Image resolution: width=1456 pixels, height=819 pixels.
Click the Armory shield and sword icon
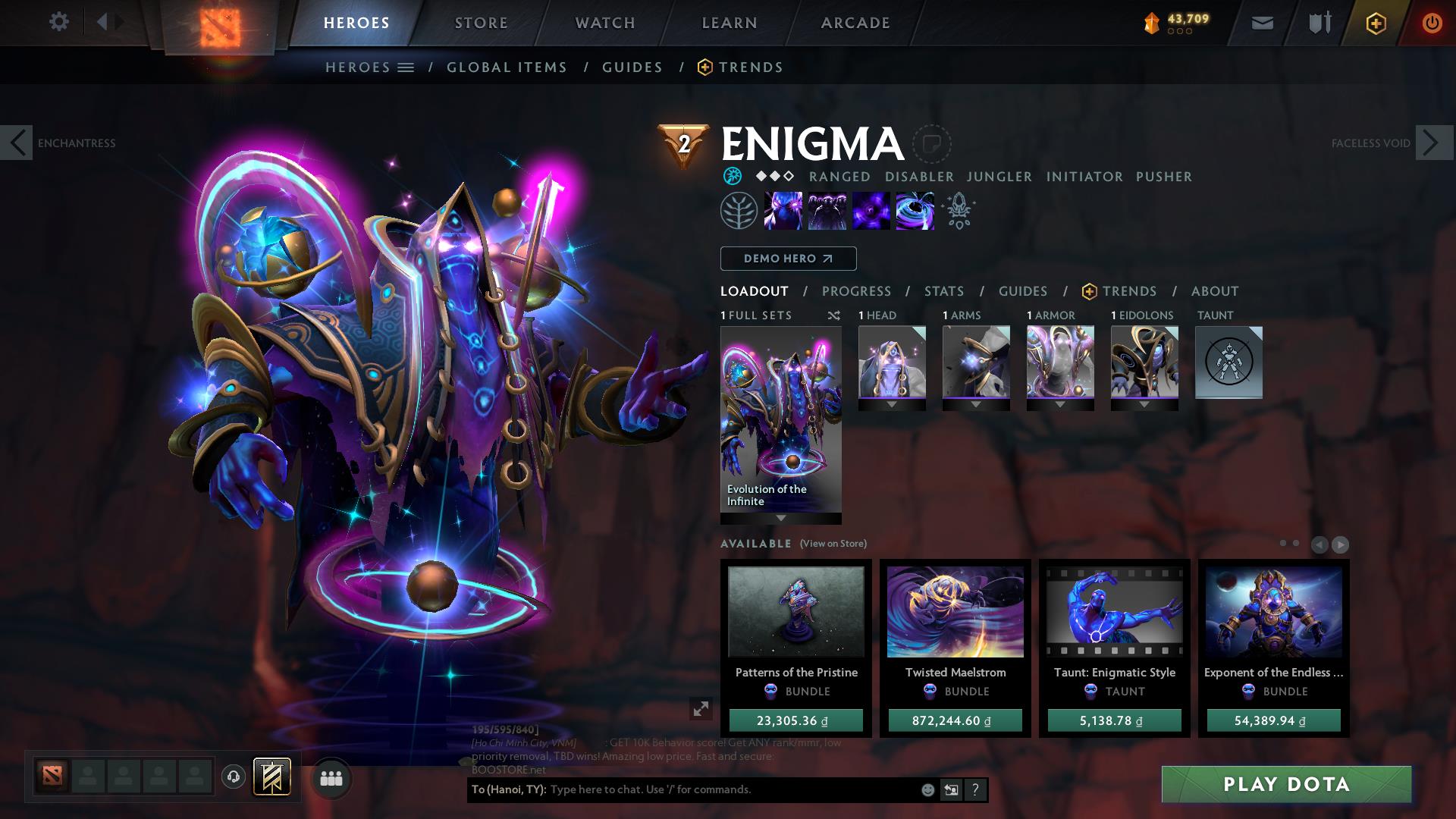click(x=1318, y=23)
